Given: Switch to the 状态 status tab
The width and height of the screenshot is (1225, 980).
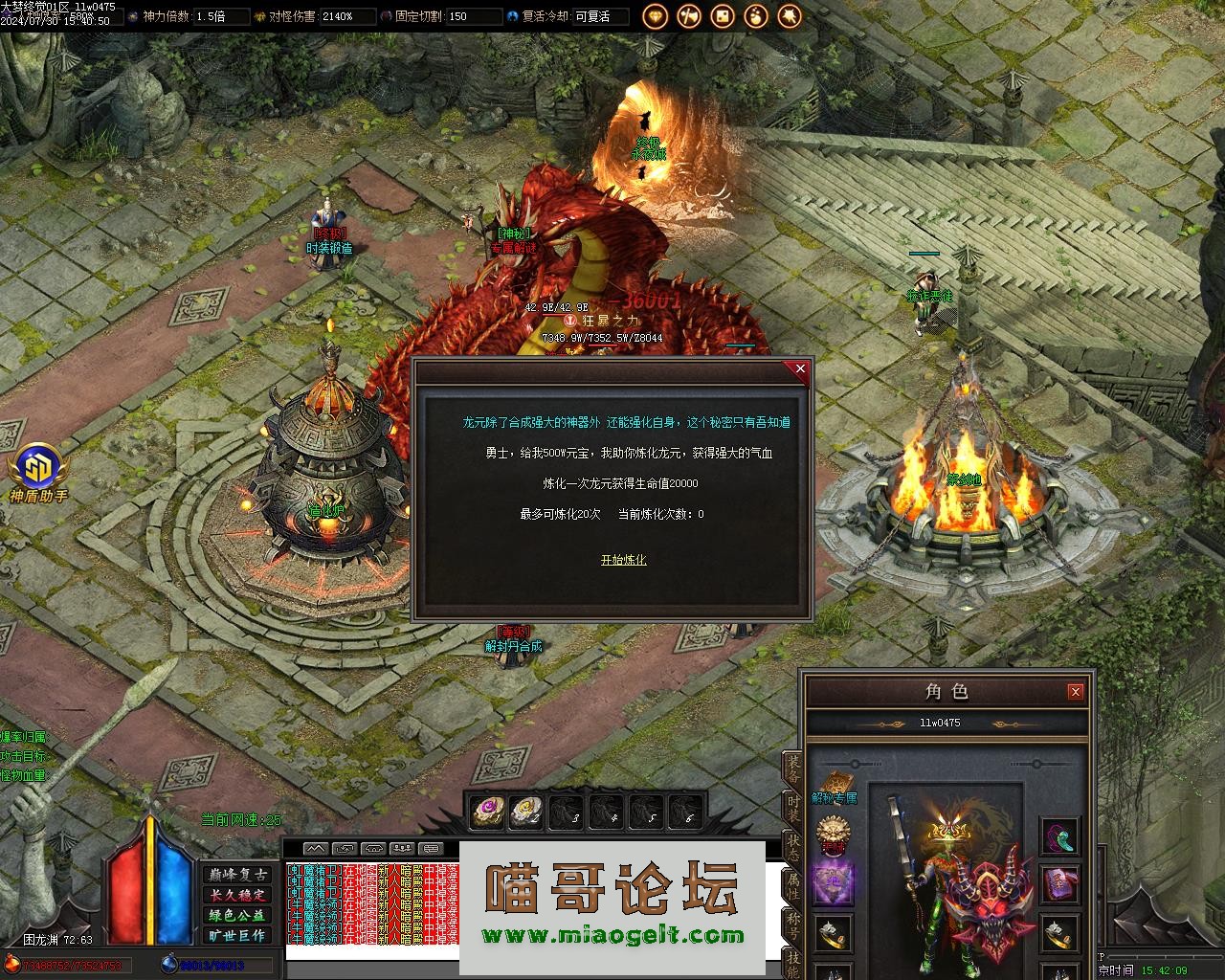Looking at the screenshot, I should (792, 845).
